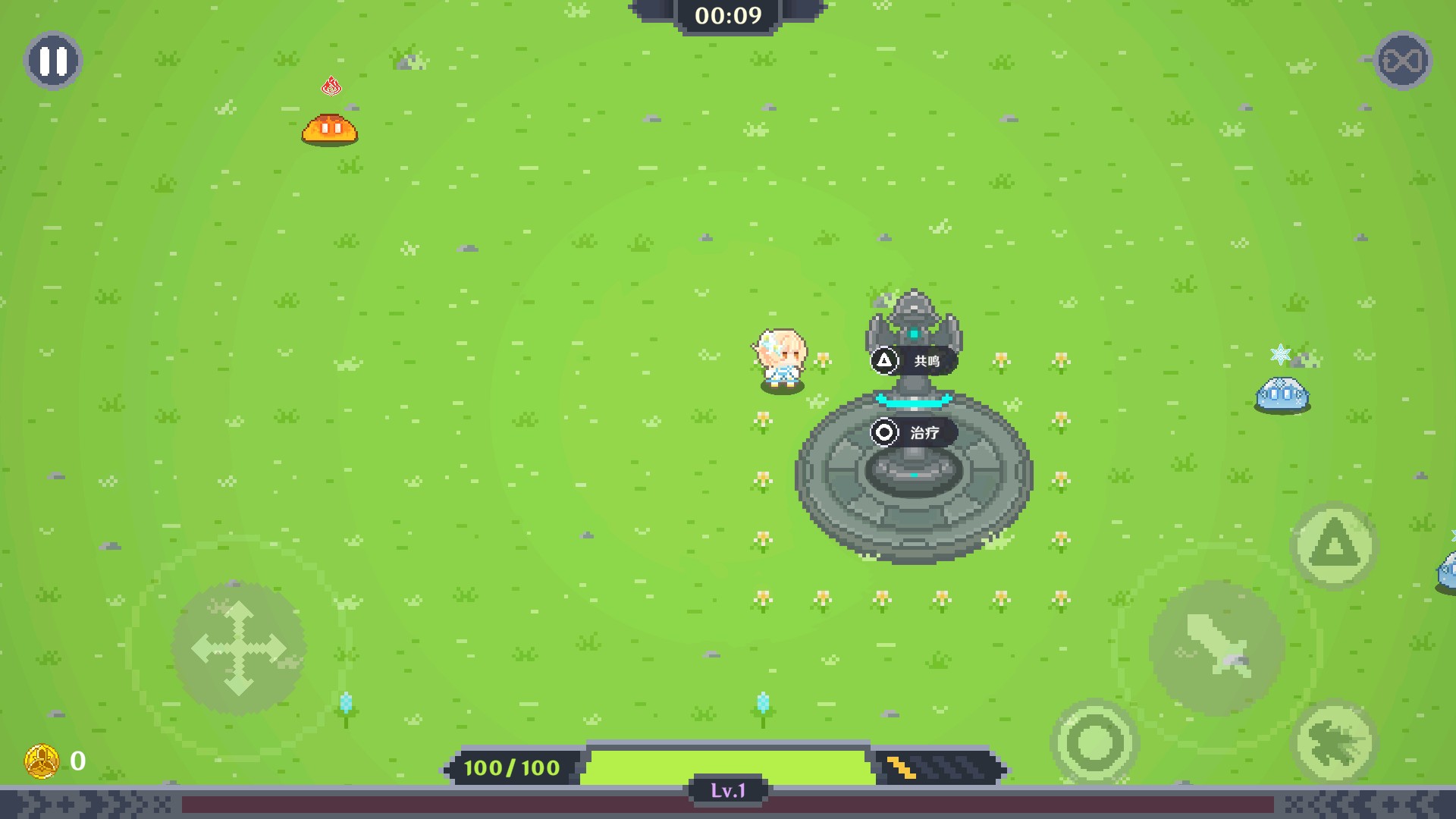1456x819 pixels.
Task: Pause the game
Action: (53, 61)
